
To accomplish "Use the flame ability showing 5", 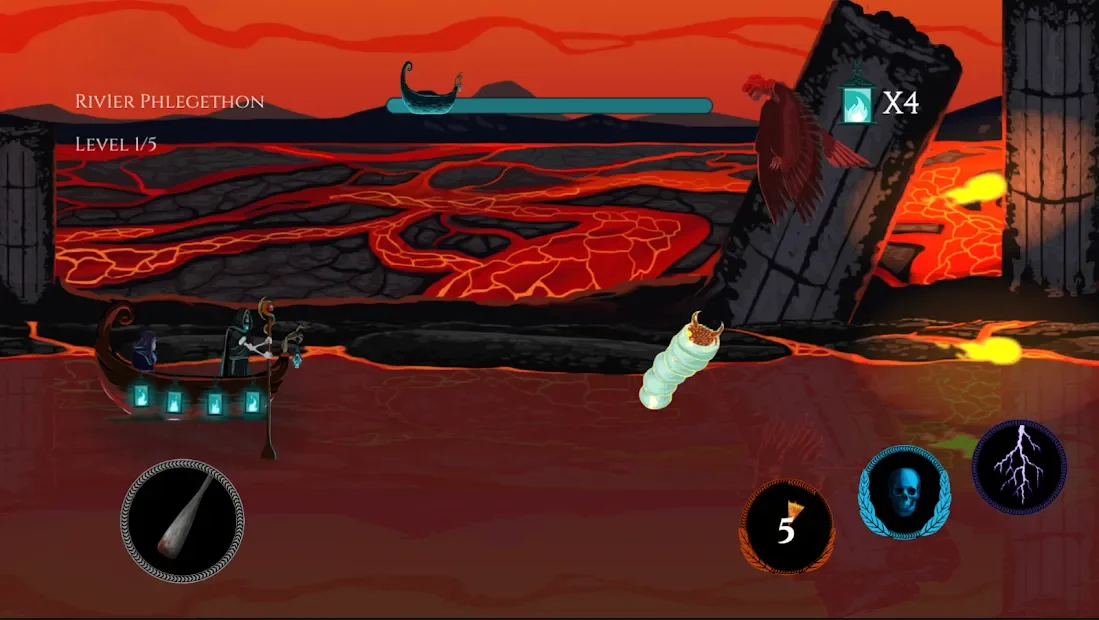I will tap(787, 528).
